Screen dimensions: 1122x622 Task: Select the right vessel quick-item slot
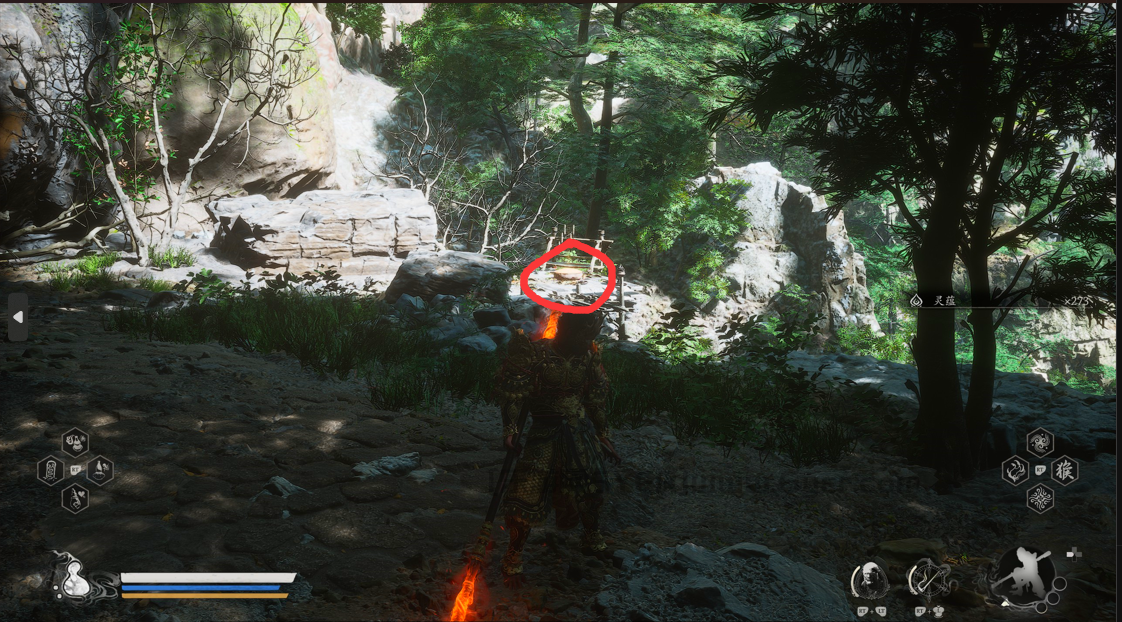tap(100, 469)
